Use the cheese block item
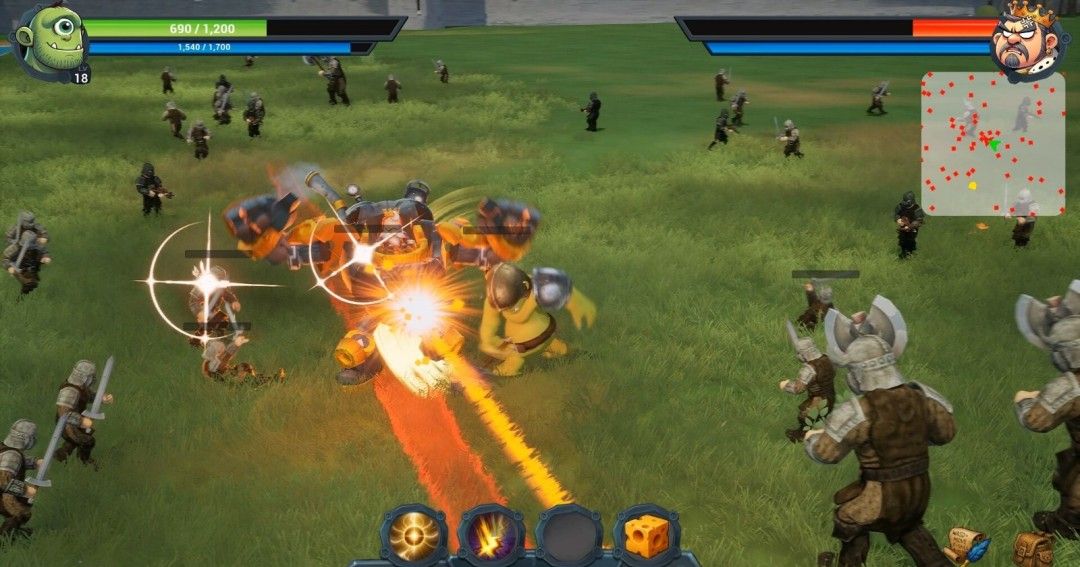The image size is (1080, 567). (x=646, y=536)
